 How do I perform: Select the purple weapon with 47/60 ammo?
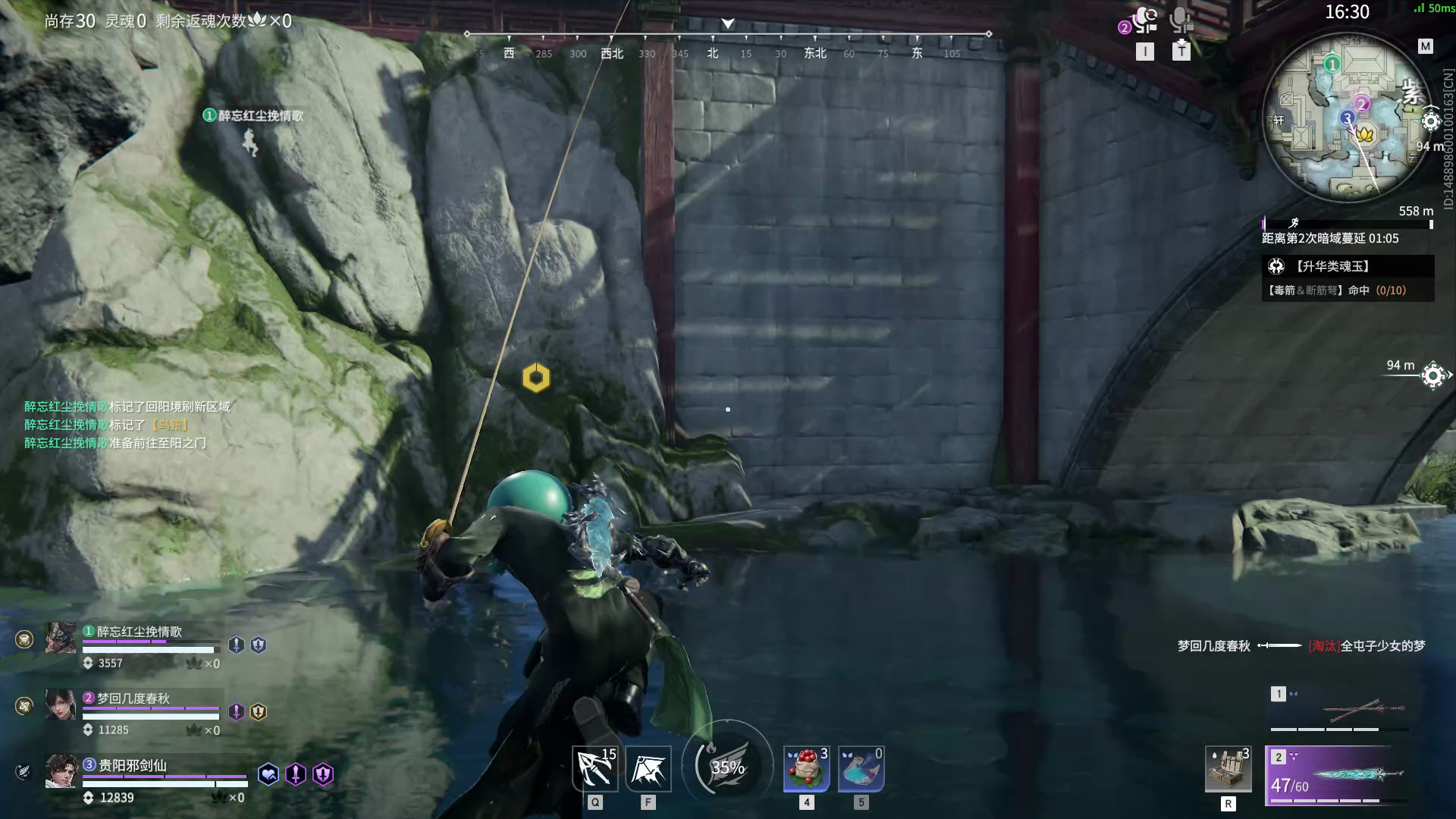[x=1338, y=775]
